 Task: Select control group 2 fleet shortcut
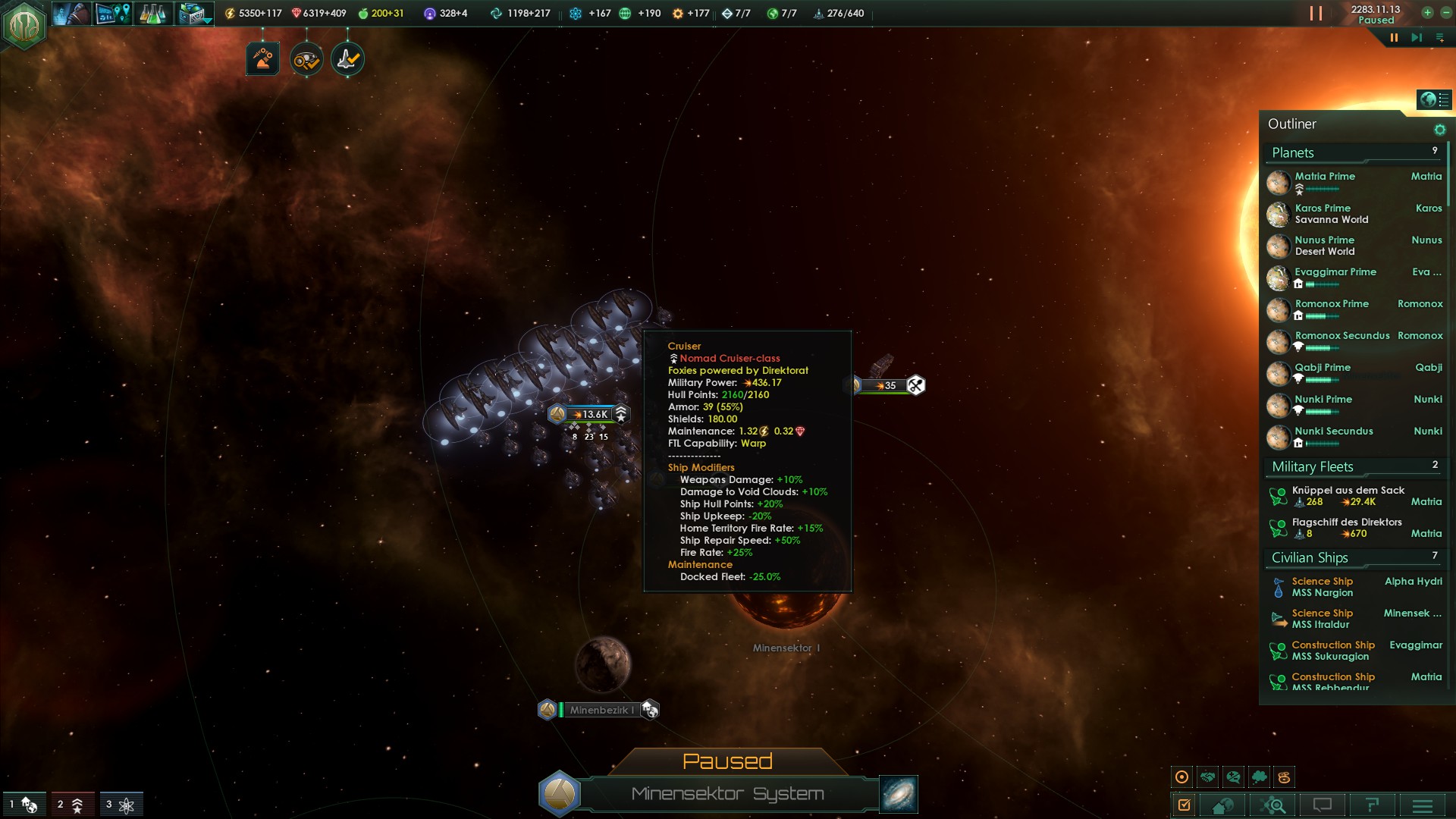pos(72,804)
